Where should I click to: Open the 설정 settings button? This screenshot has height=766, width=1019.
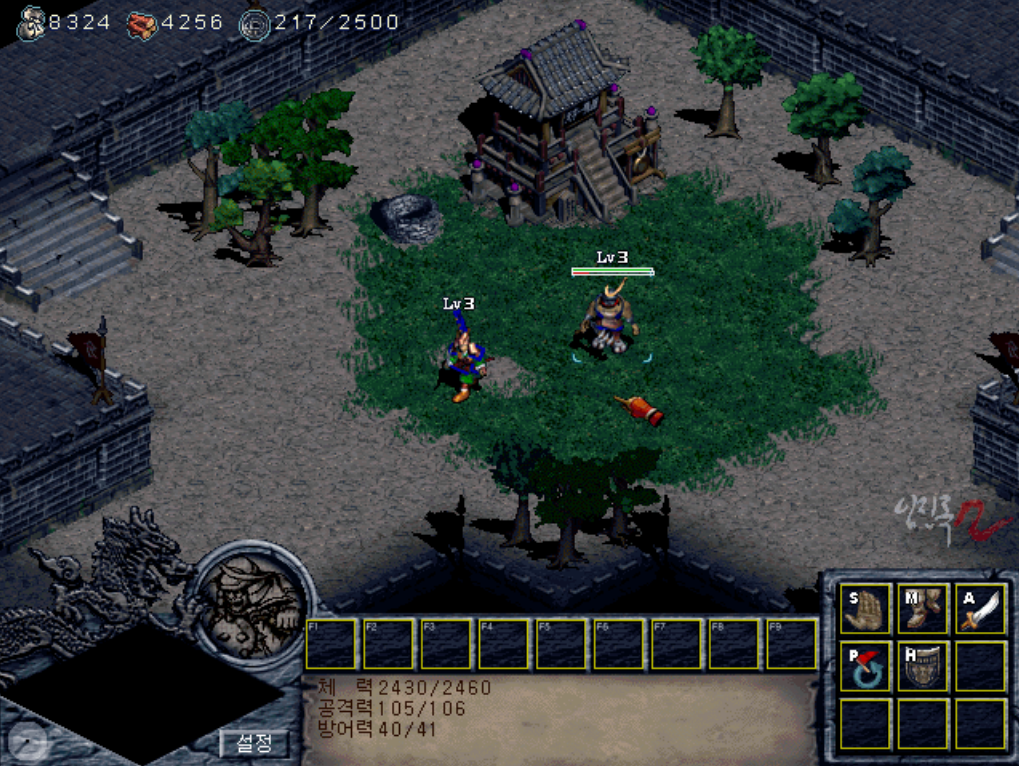[x=253, y=744]
